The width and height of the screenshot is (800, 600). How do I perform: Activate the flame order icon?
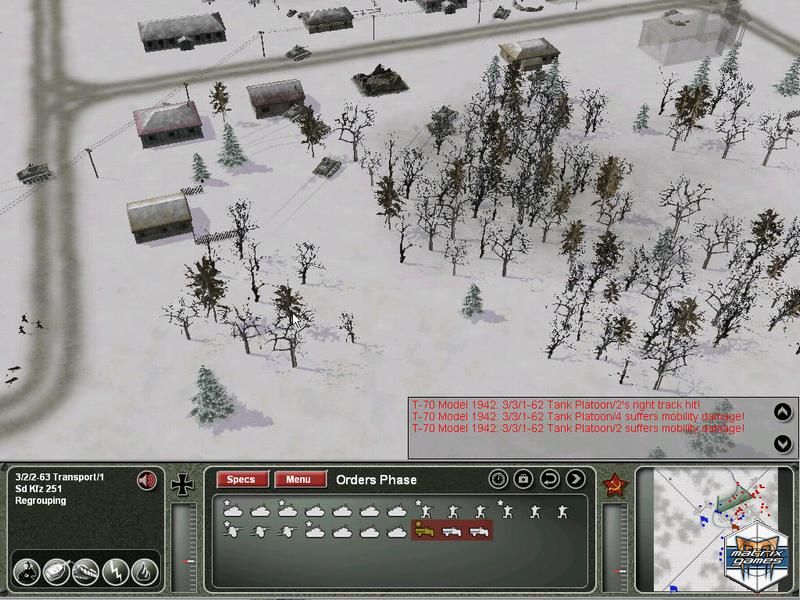[143, 572]
